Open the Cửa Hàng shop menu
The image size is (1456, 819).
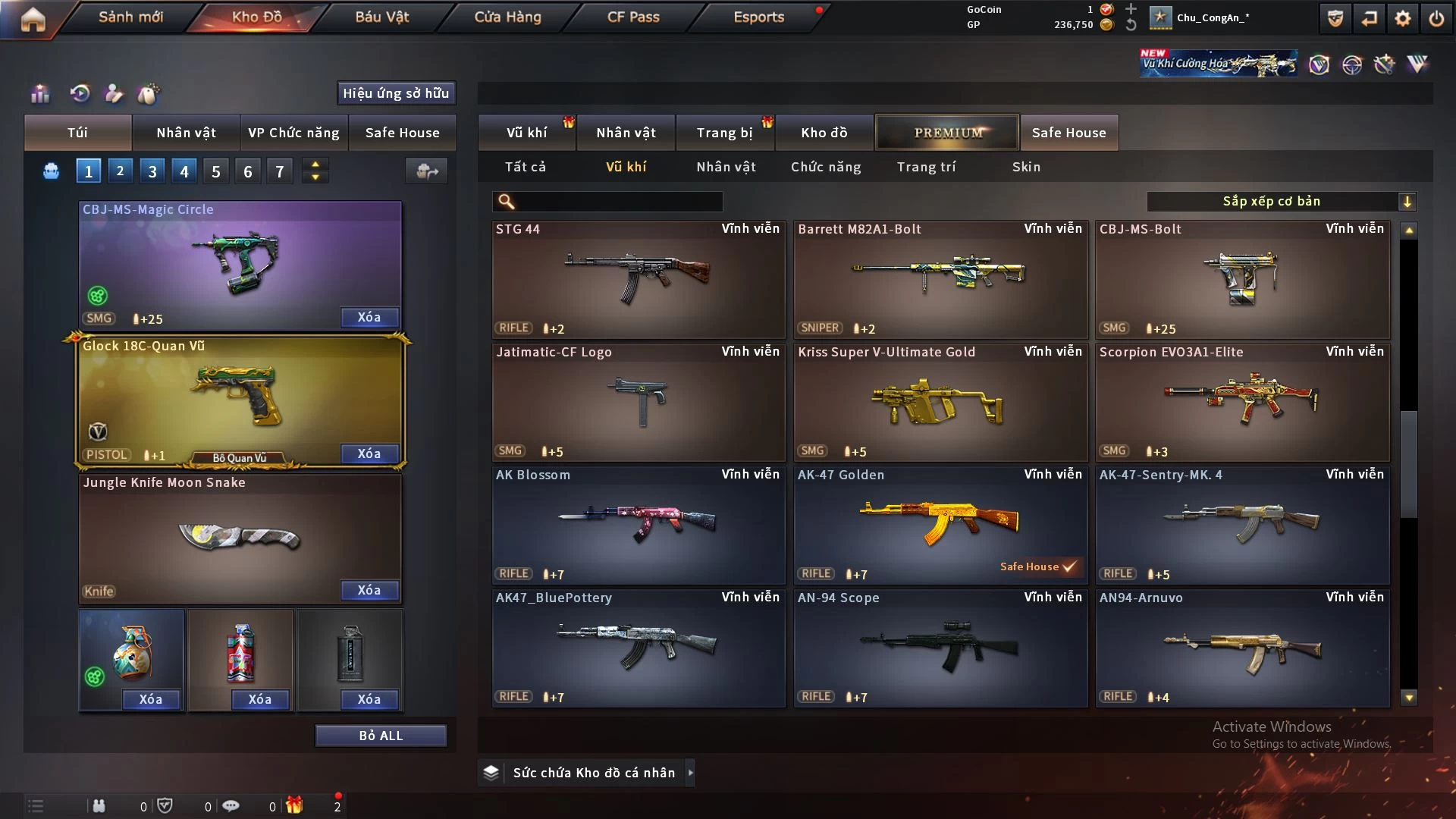click(507, 17)
